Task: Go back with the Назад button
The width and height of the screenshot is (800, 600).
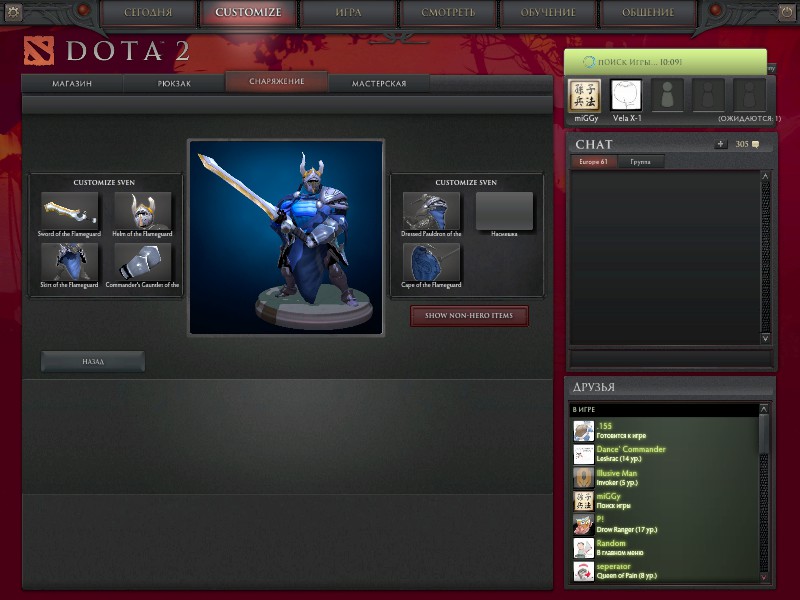Action: tap(93, 361)
